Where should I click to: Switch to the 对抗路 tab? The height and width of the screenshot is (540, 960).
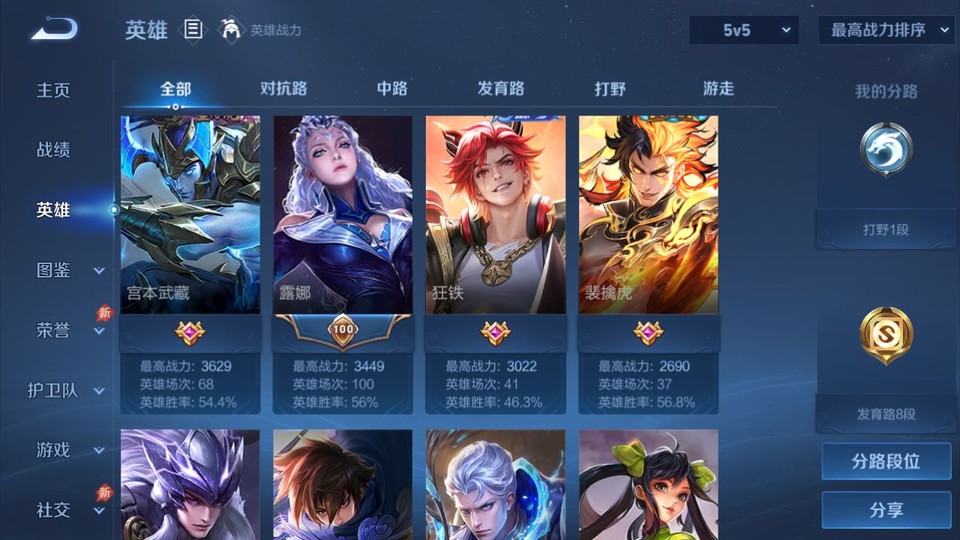click(x=282, y=89)
